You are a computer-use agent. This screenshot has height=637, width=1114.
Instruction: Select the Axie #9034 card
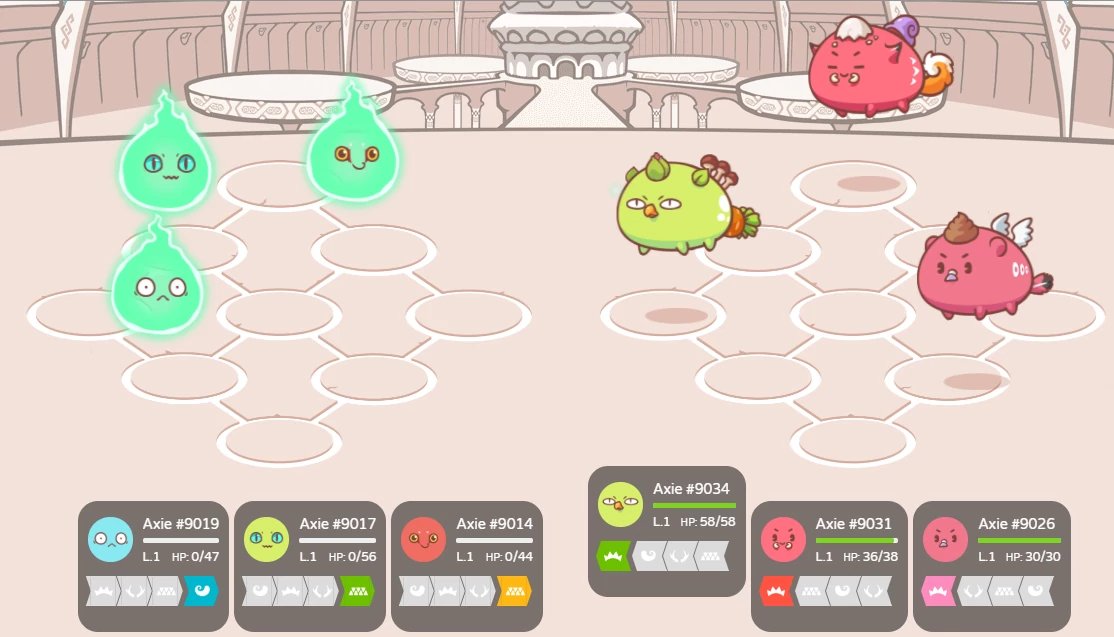[666, 530]
